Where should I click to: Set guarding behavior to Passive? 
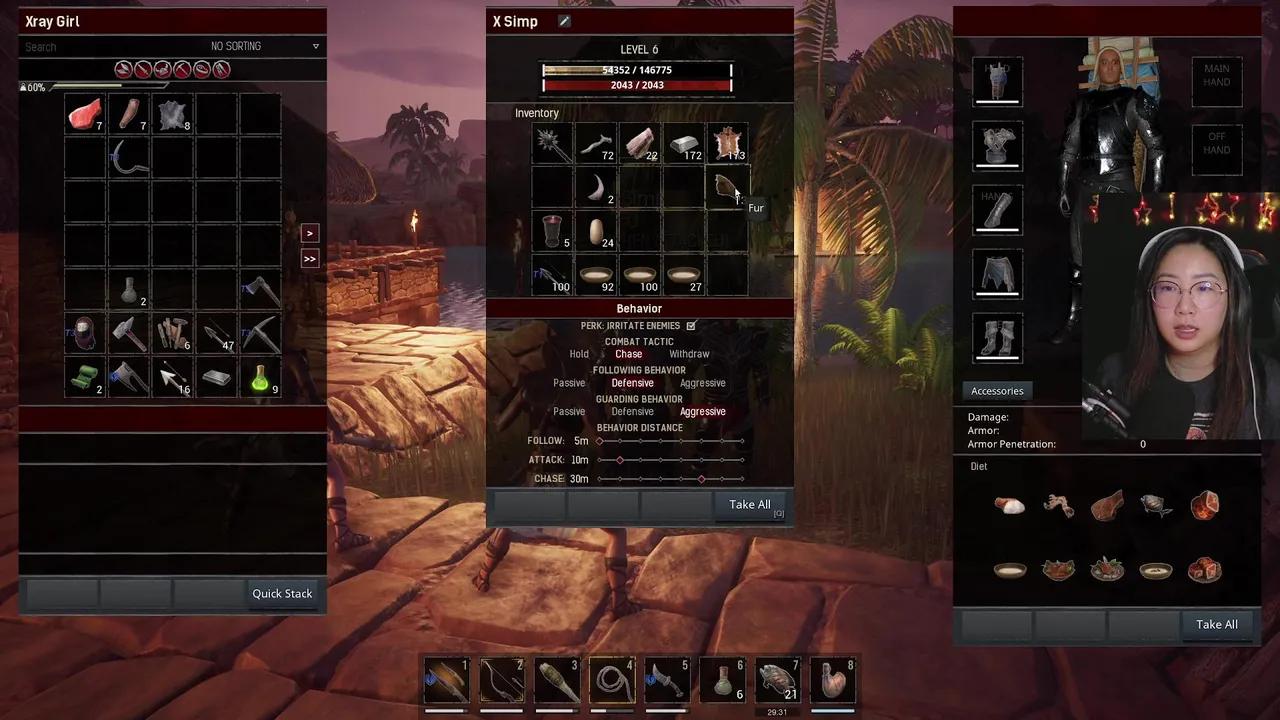(x=569, y=412)
